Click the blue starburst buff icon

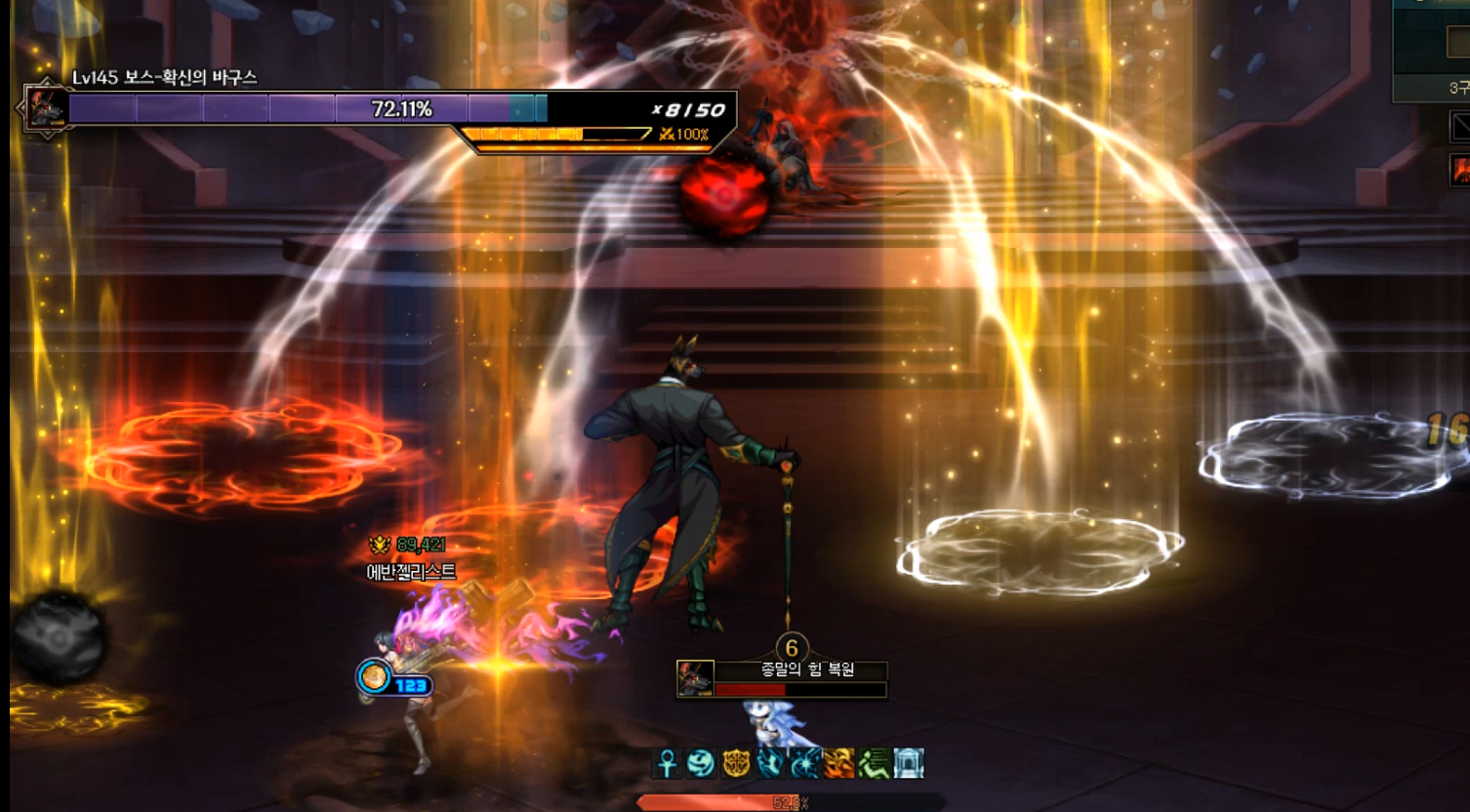coord(804,763)
